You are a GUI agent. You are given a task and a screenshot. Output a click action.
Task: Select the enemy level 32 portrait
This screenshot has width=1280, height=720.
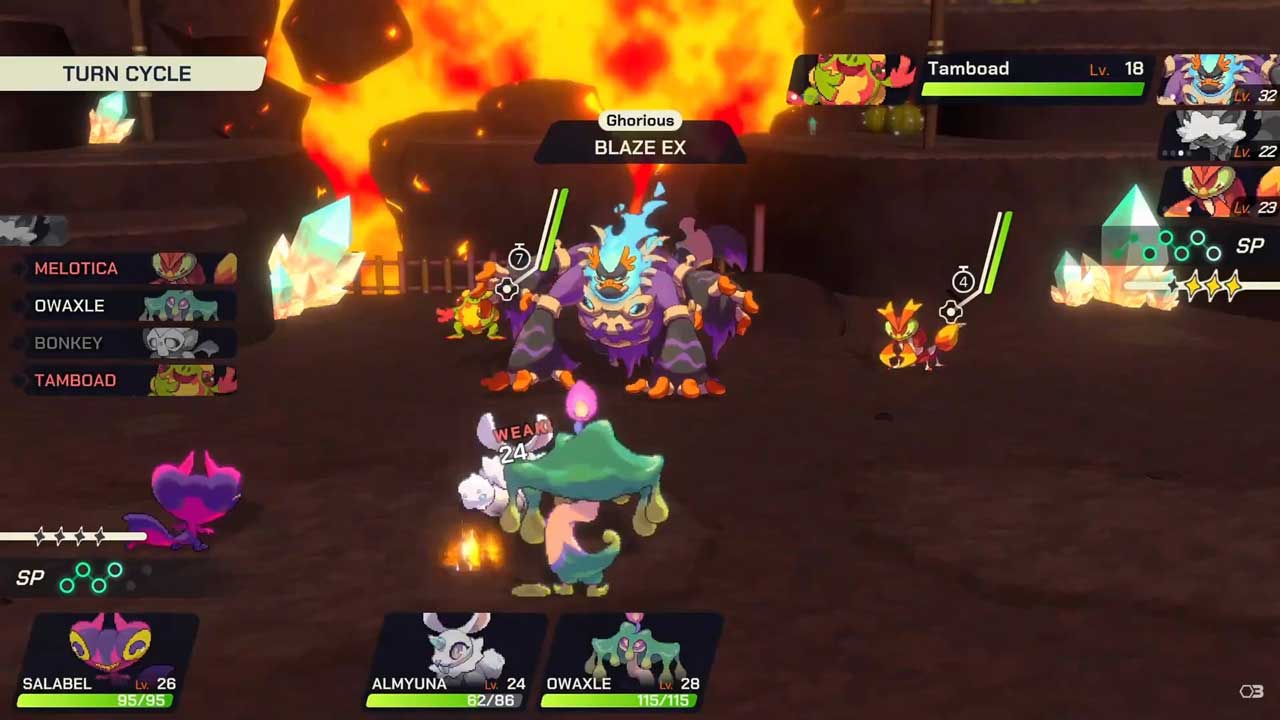(1218, 80)
